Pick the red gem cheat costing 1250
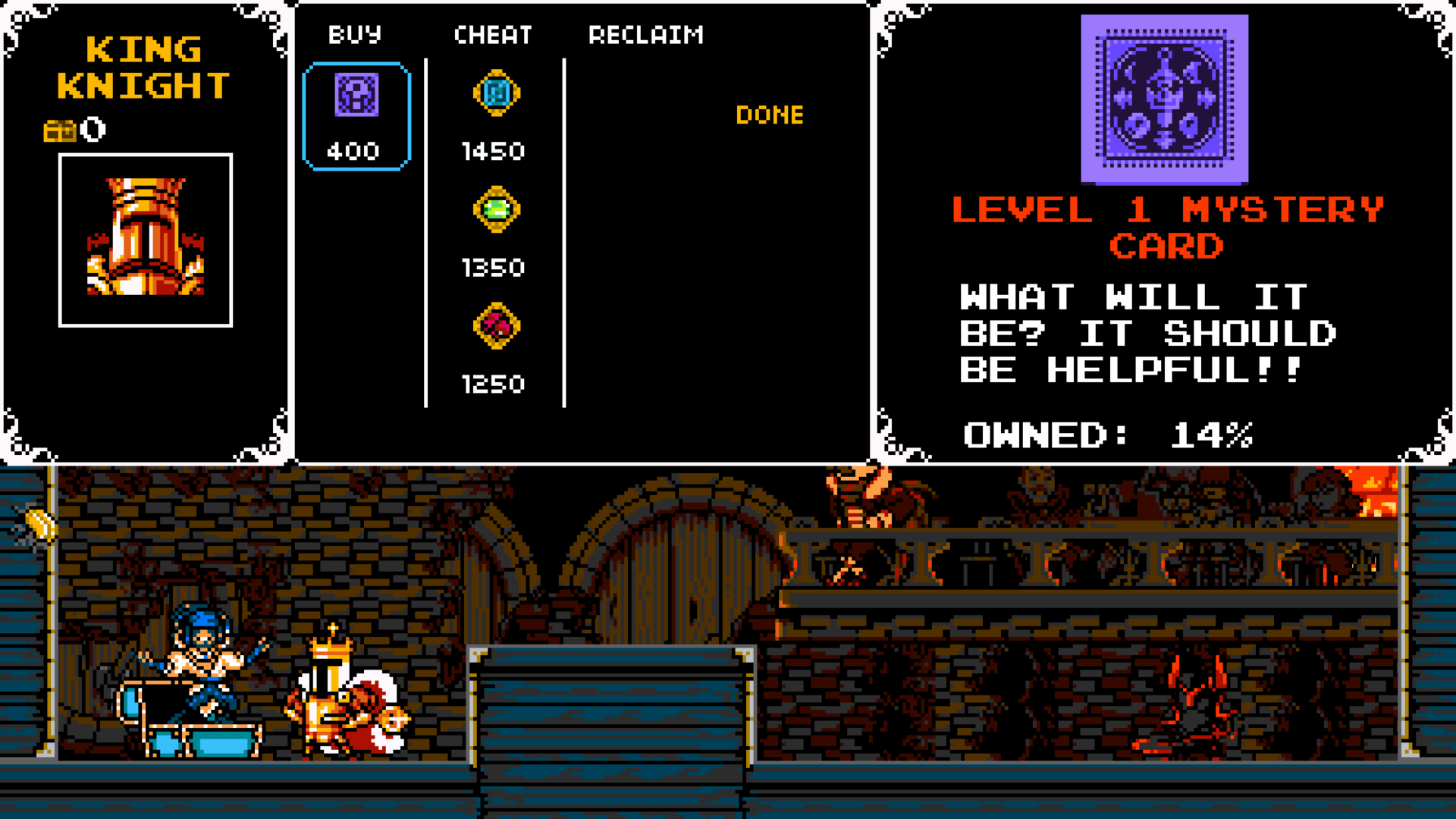 point(496,327)
